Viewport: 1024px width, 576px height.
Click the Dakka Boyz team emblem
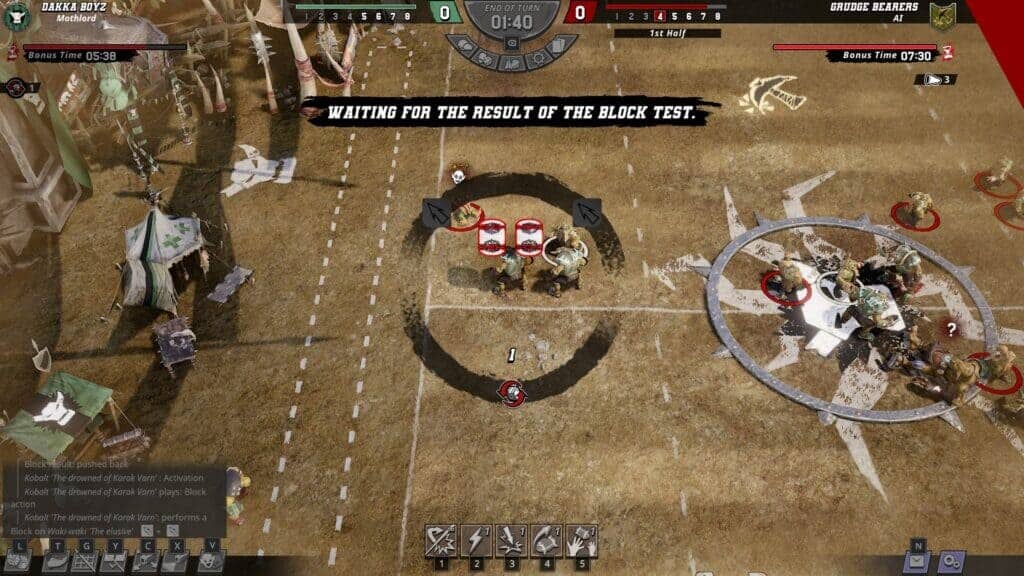tap(15, 15)
